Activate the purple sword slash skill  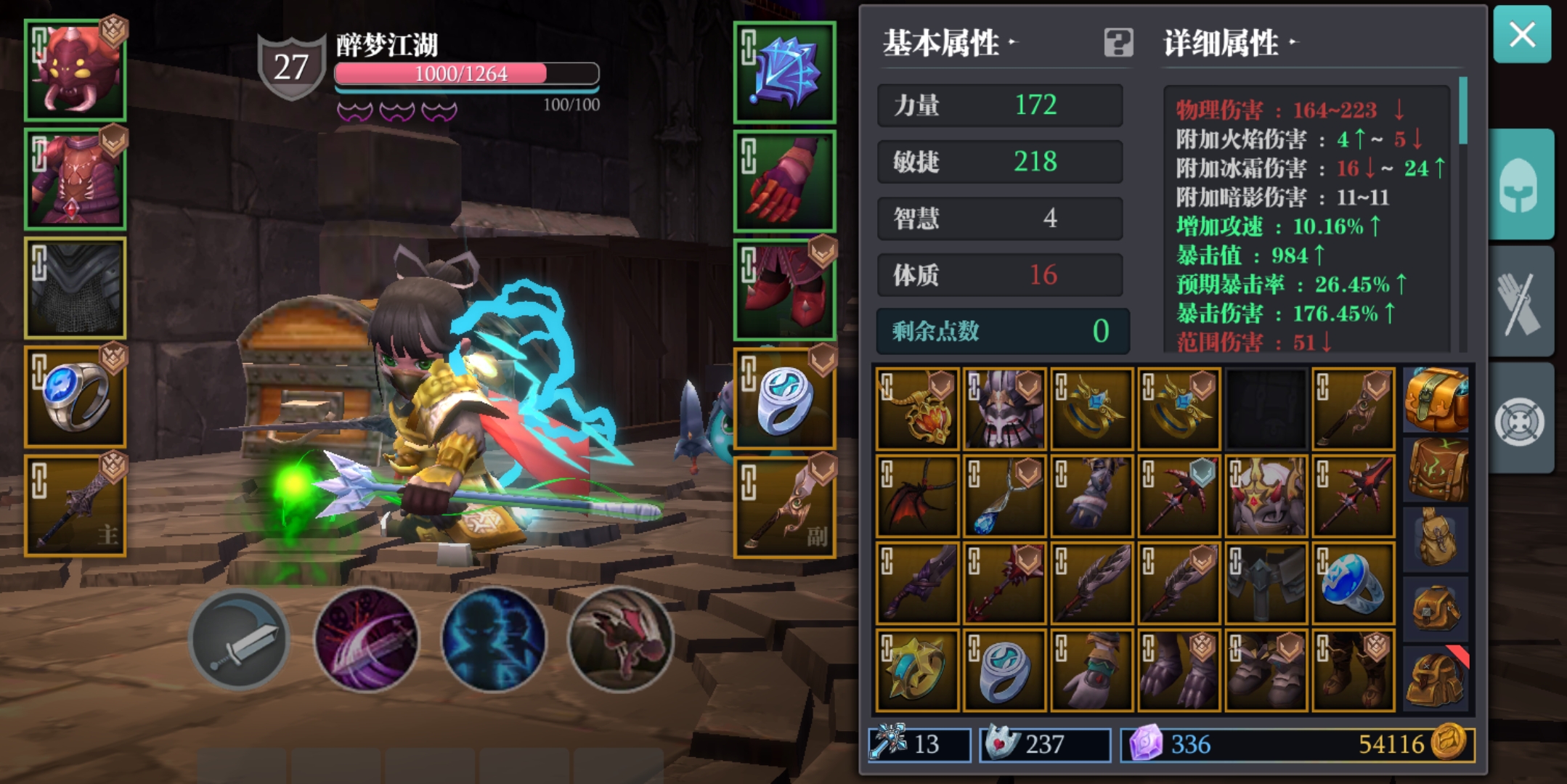point(365,639)
